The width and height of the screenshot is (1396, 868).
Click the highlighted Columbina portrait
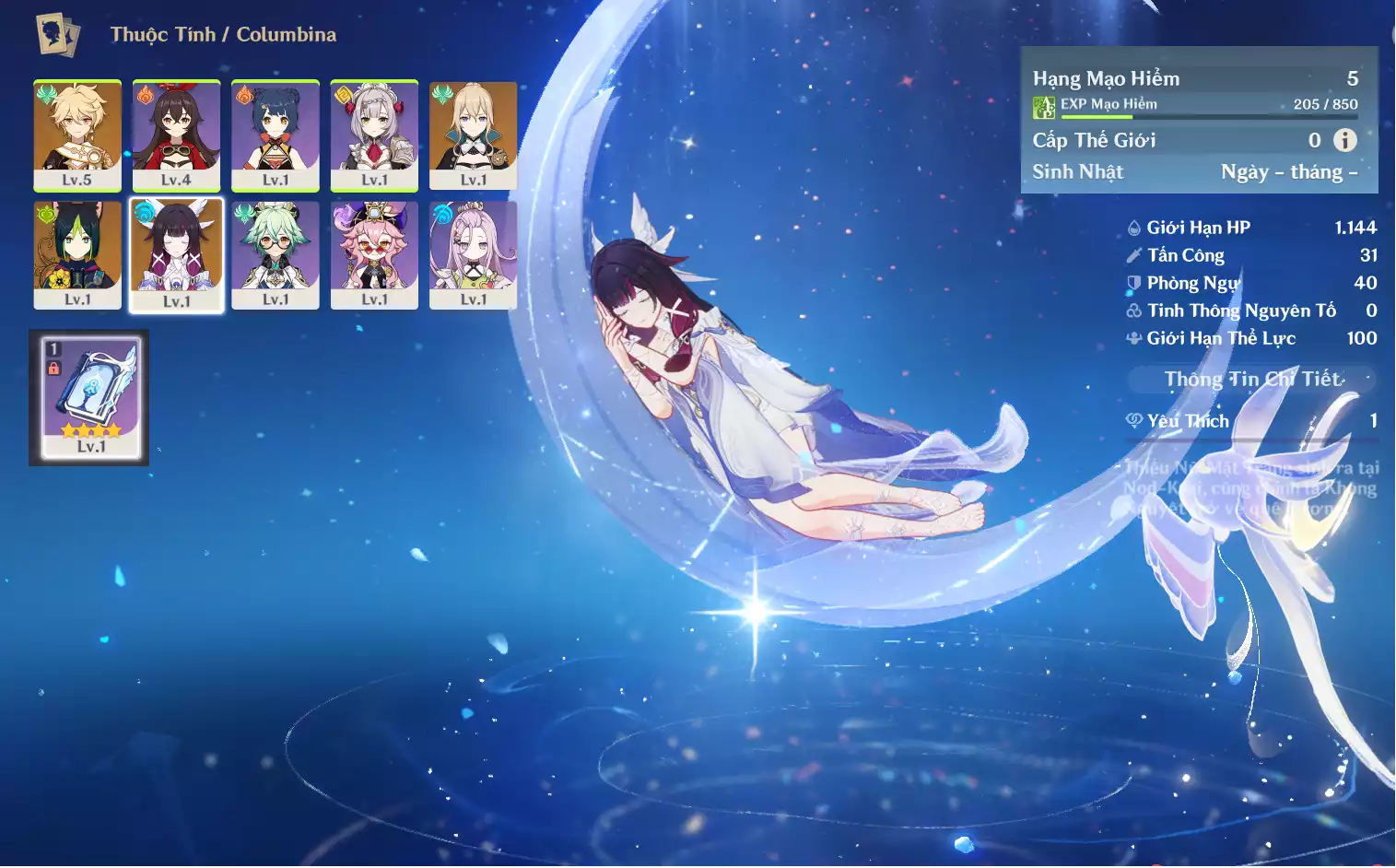click(176, 255)
